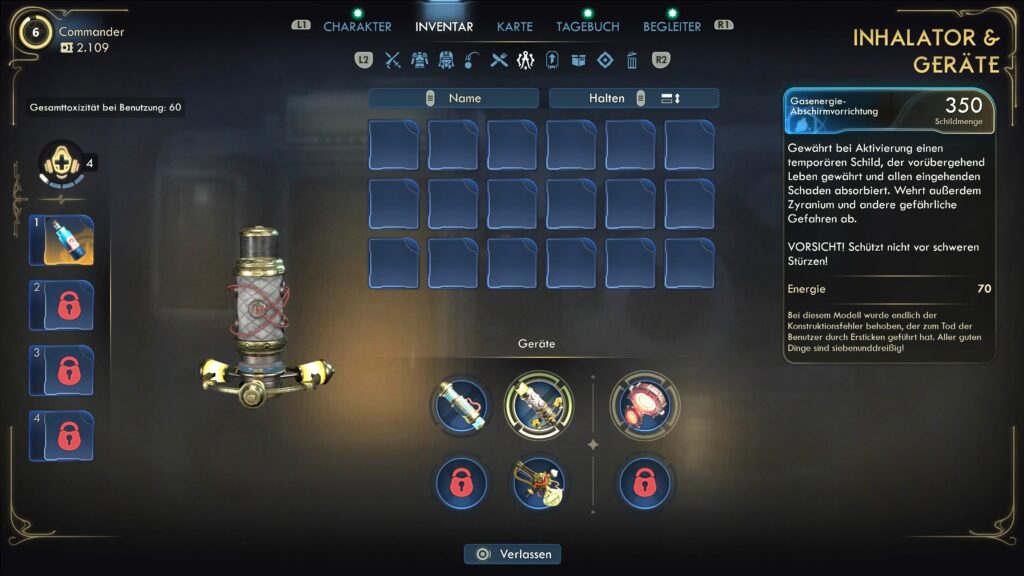Open the trash can category

click(x=632, y=60)
